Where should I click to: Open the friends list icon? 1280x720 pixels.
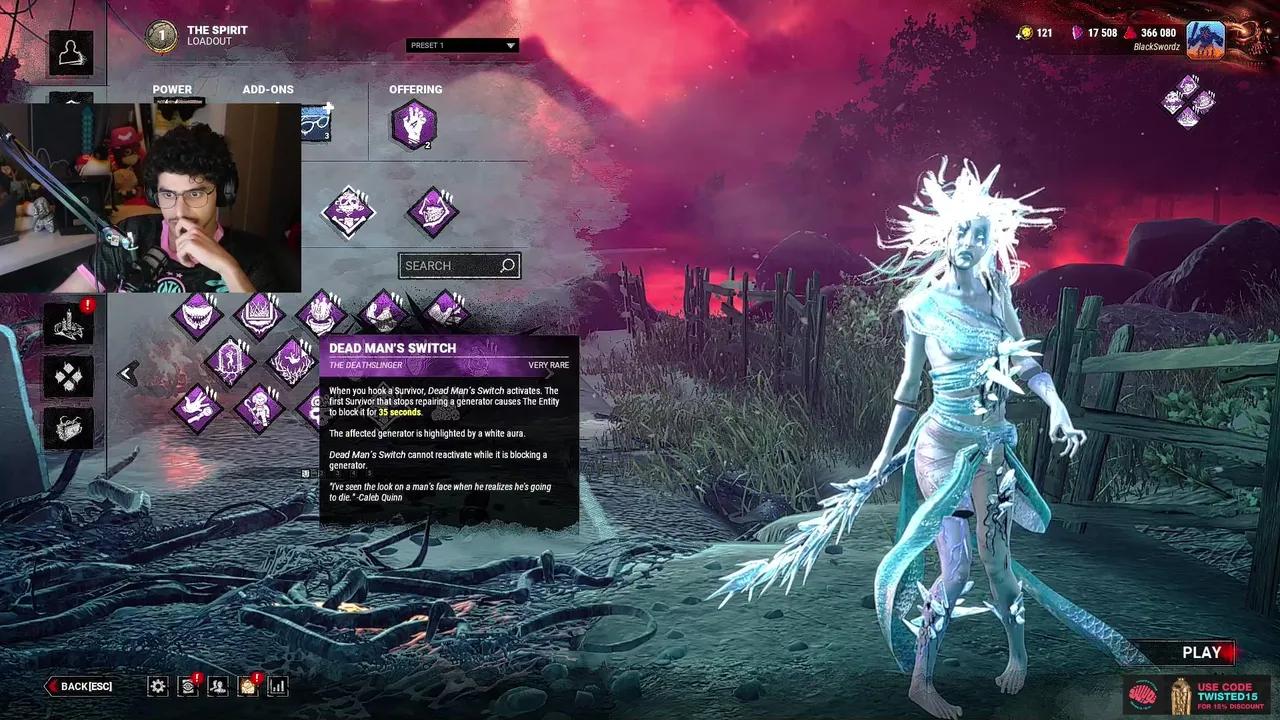tap(217, 686)
